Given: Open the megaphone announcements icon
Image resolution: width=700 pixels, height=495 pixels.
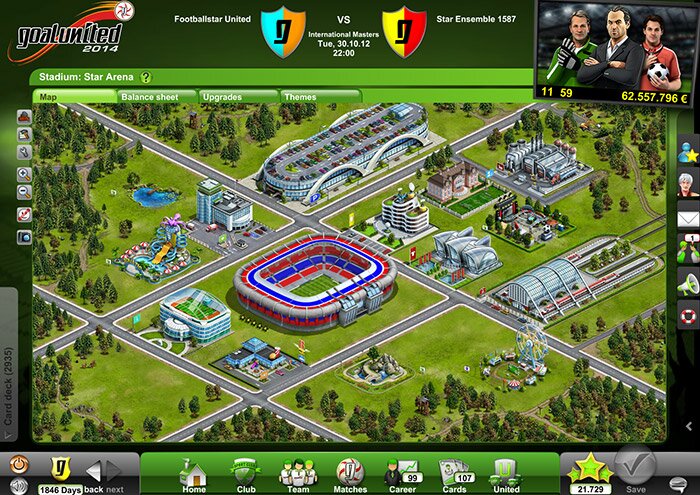Looking at the screenshot, I should coord(687,282).
